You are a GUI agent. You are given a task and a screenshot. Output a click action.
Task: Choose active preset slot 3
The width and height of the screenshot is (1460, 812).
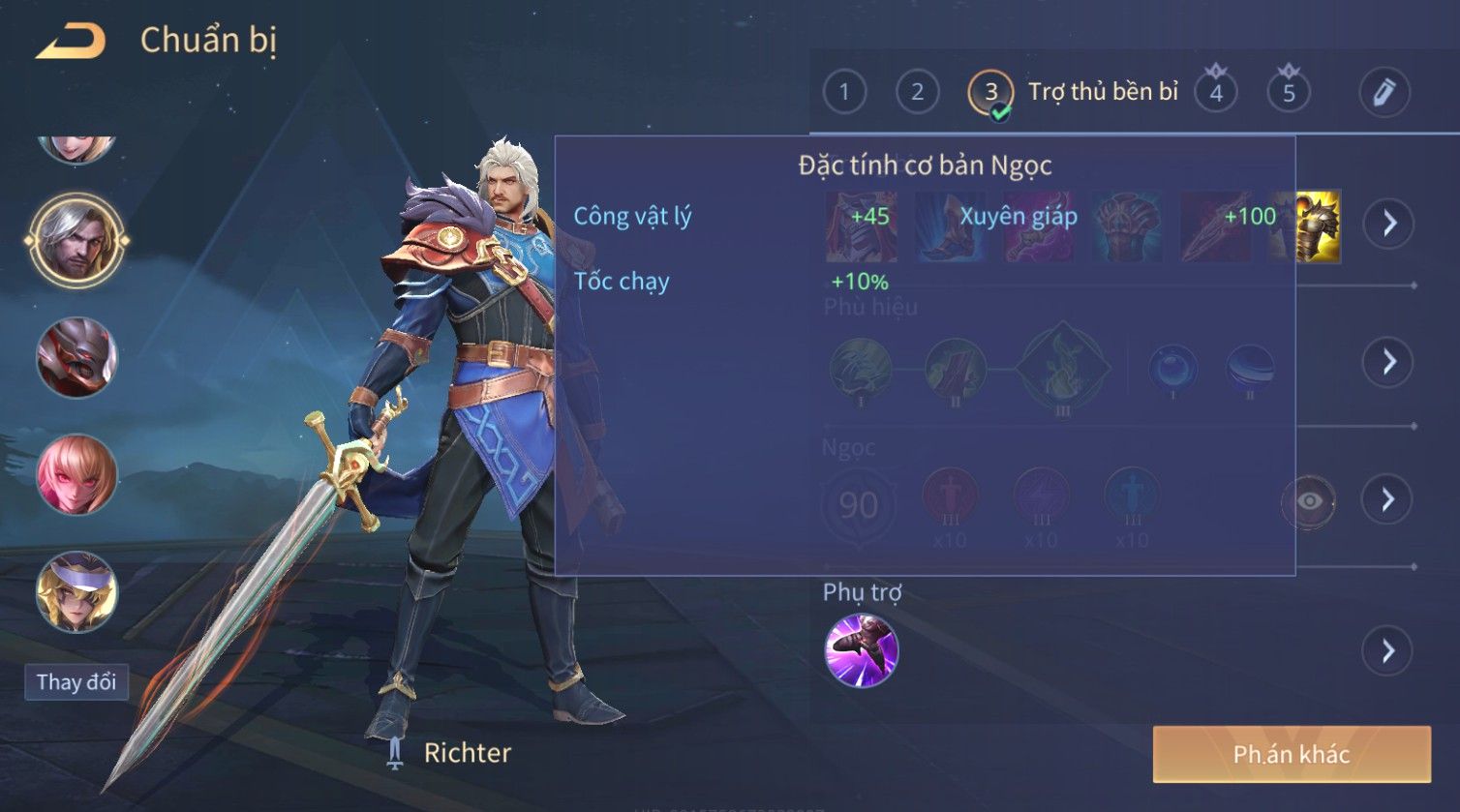pos(990,93)
